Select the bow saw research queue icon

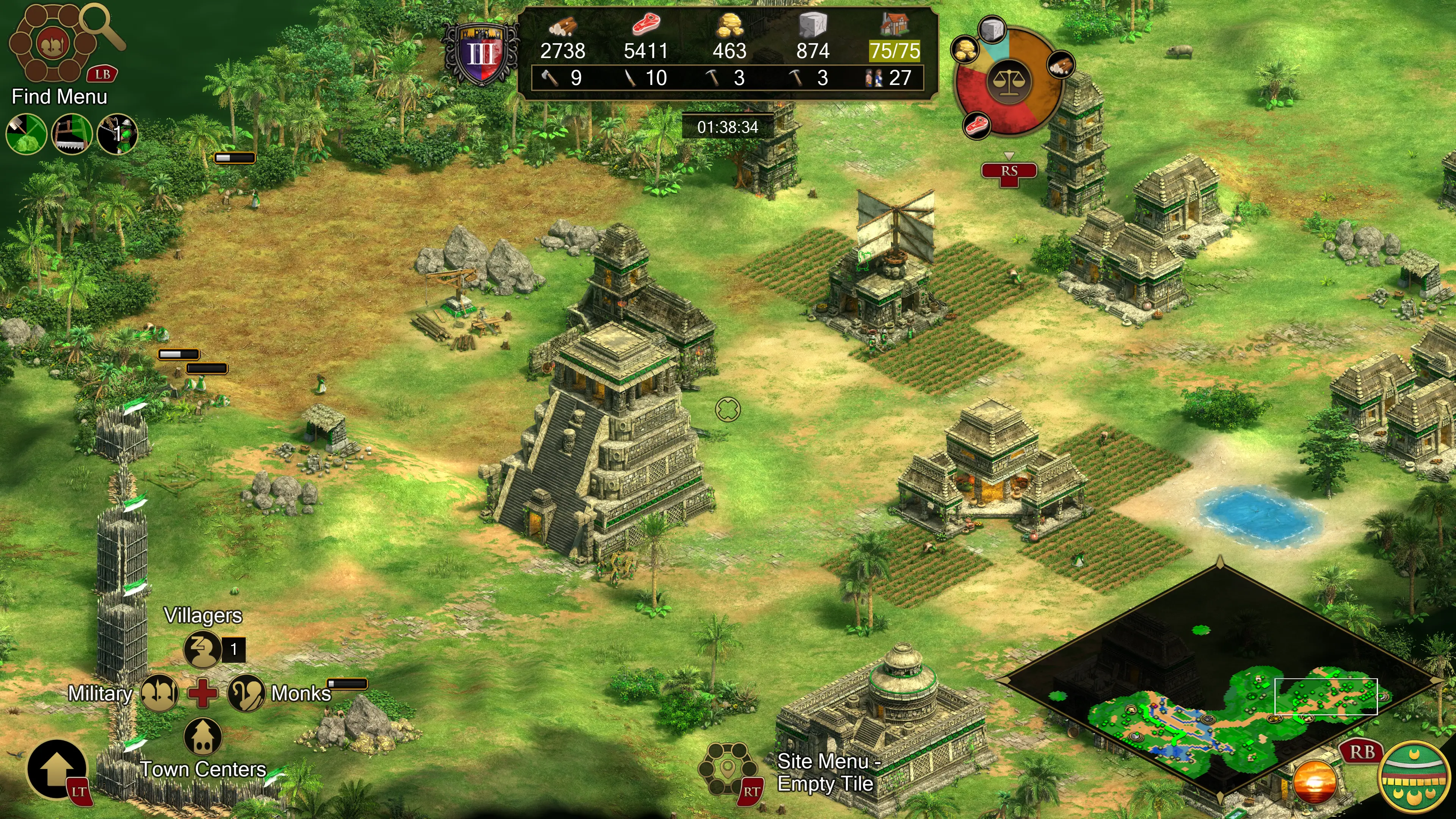point(72,134)
